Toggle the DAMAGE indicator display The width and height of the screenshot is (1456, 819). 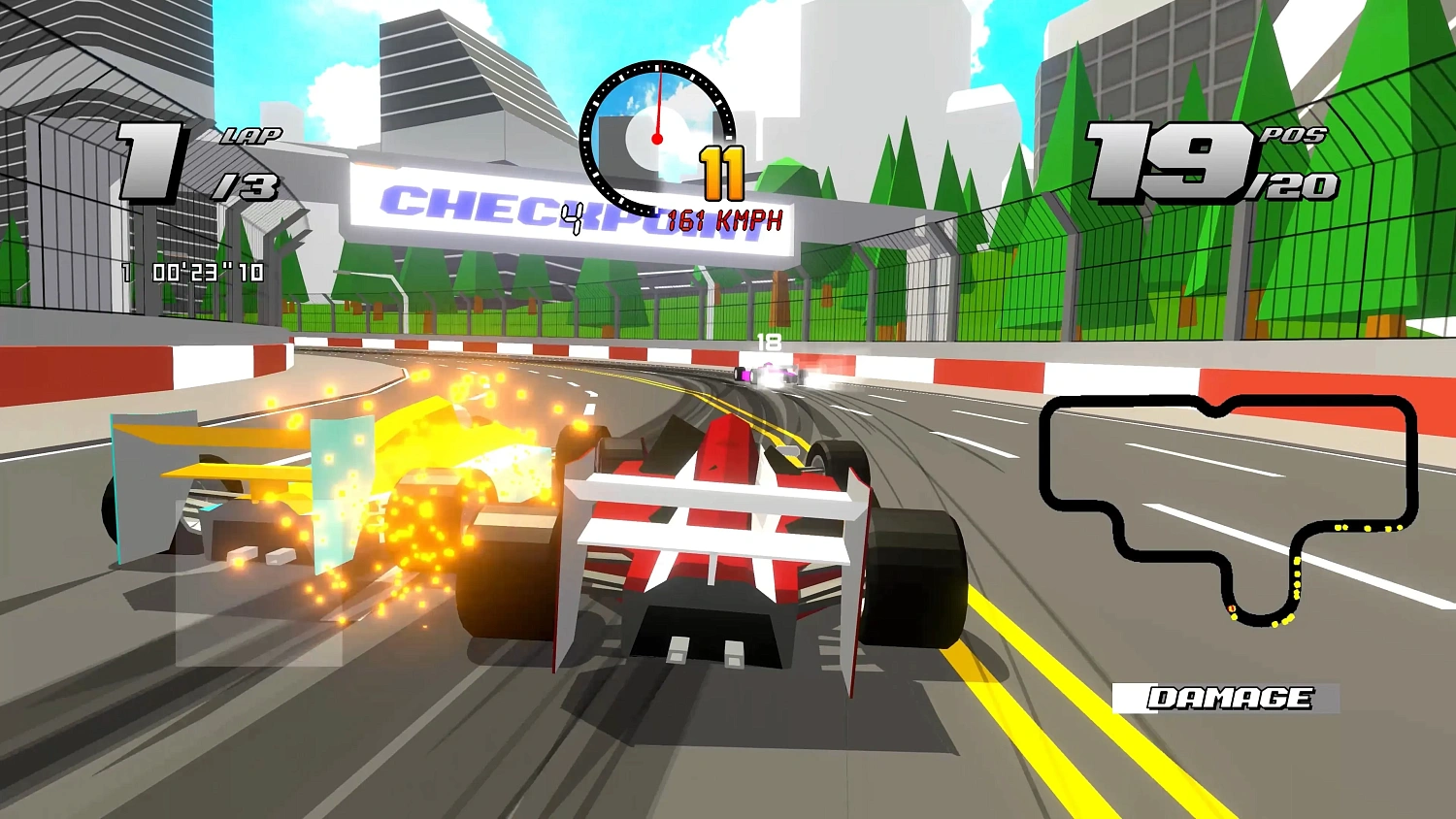point(1229,696)
